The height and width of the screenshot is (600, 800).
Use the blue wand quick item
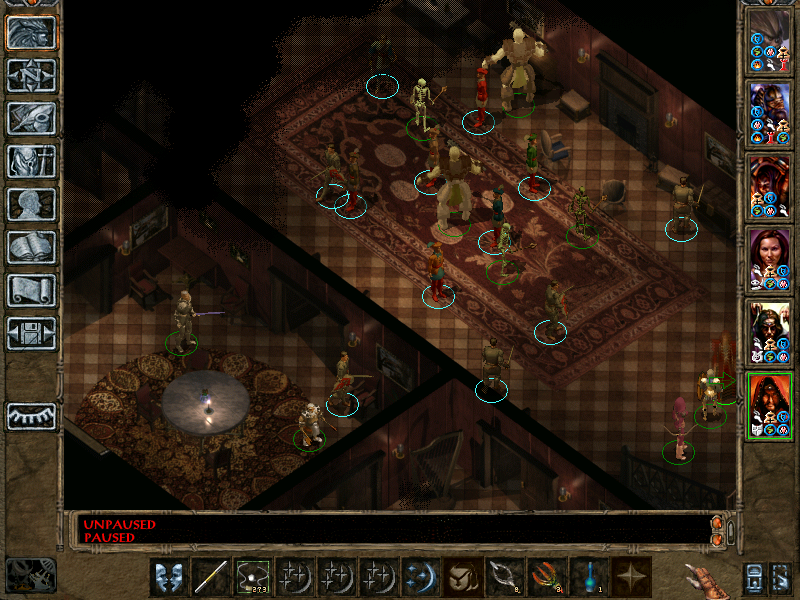(x=589, y=577)
